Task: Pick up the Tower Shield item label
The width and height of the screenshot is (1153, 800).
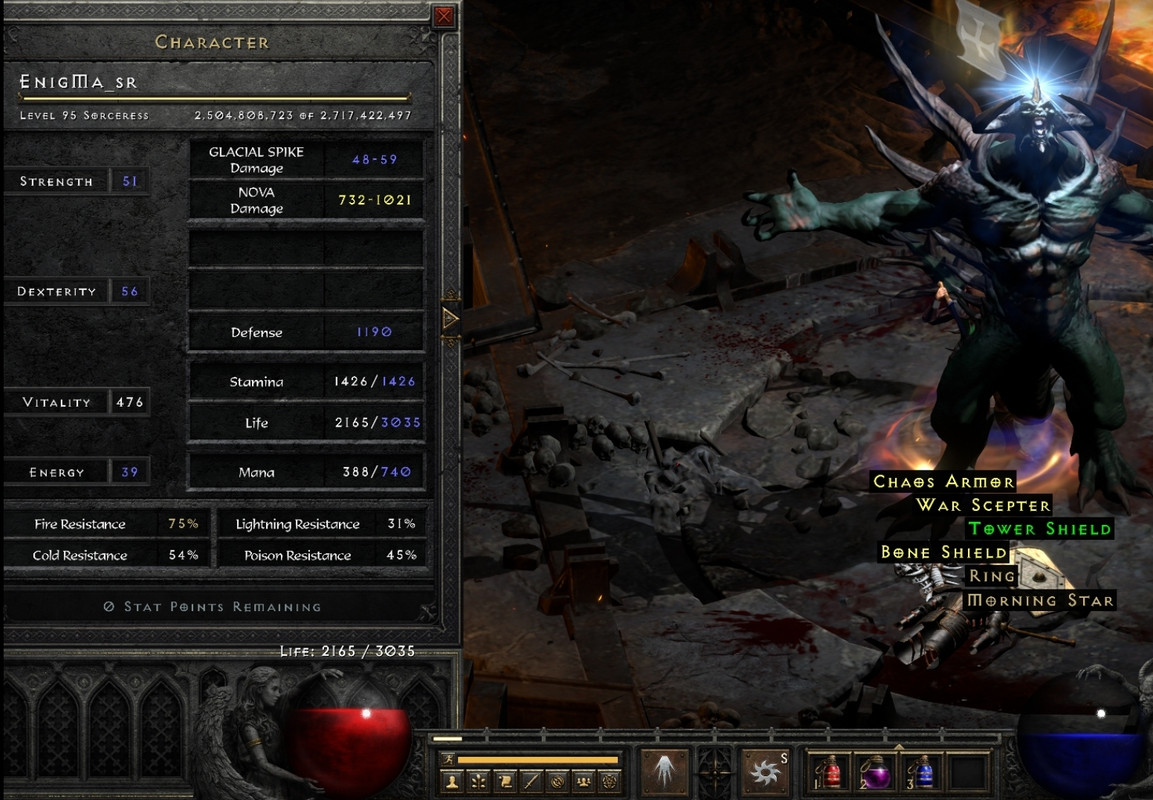Action: [x=1039, y=529]
